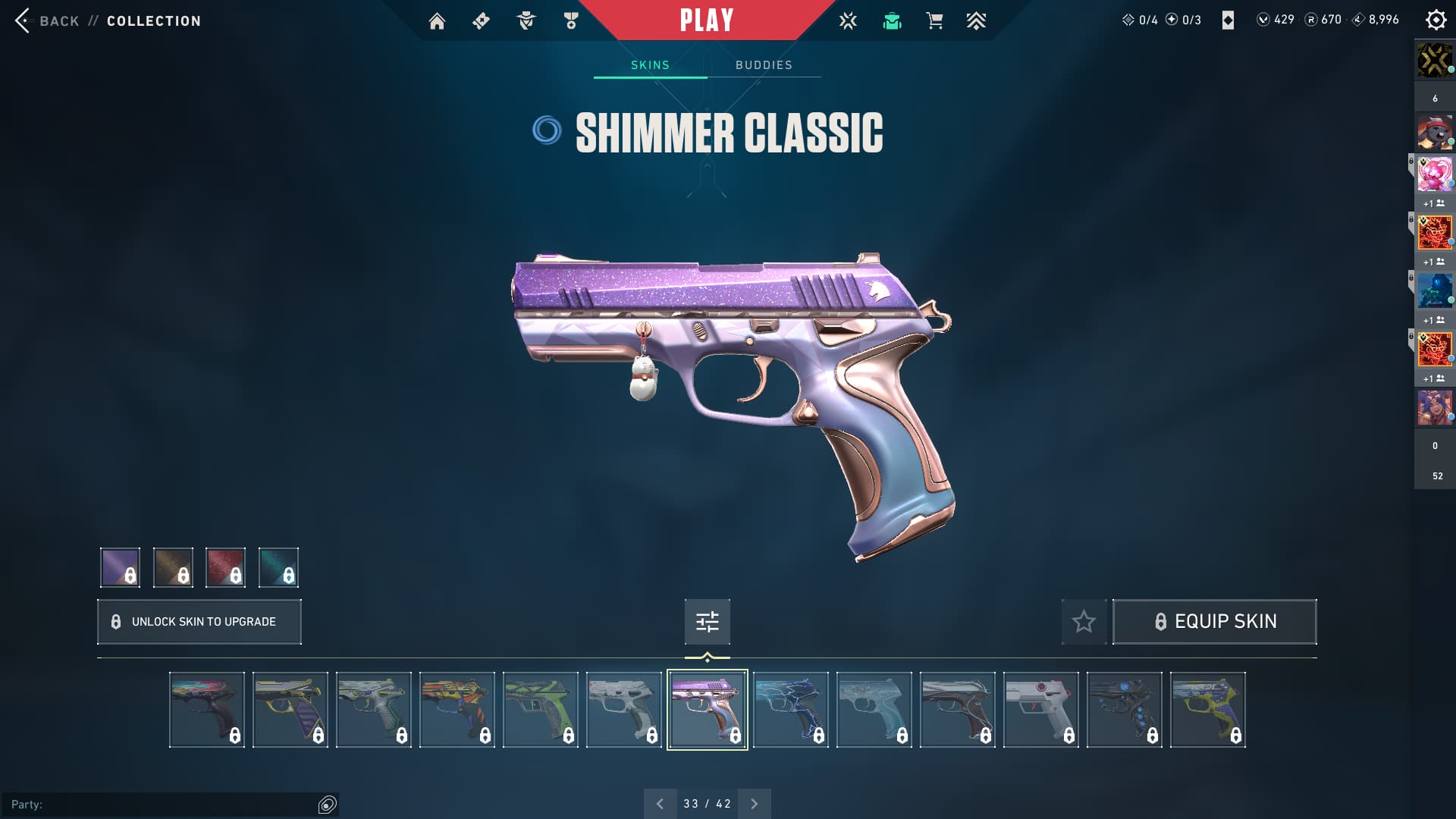The image size is (1456, 819).
Task: Choose the teal variant color swatch
Action: pos(278,567)
